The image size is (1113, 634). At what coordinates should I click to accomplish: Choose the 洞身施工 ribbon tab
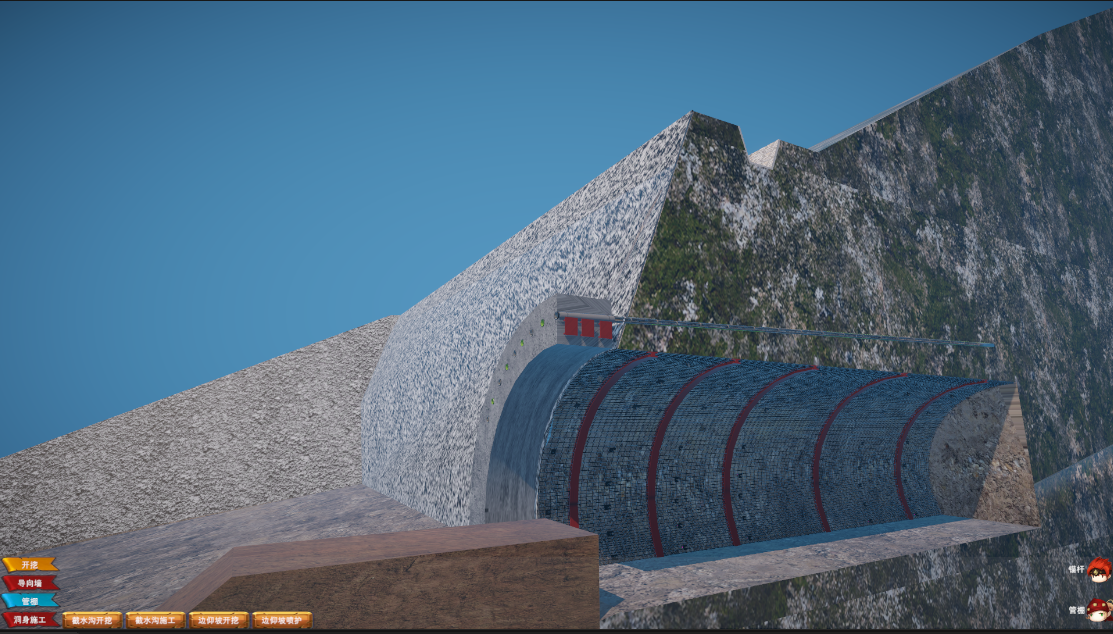[29, 620]
